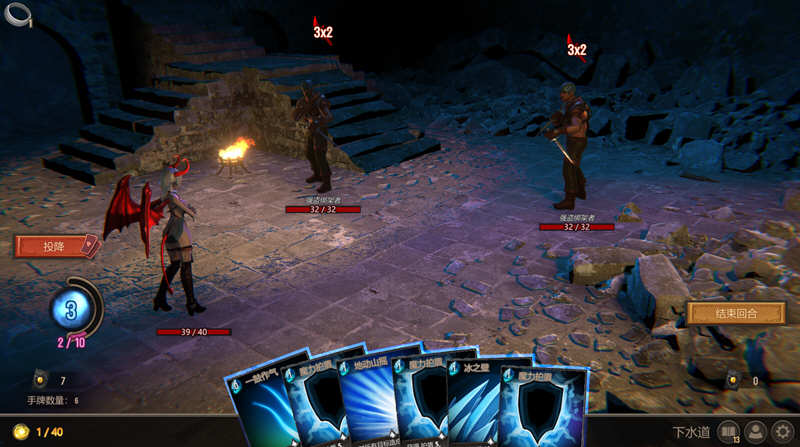The width and height of the screenshot is (800, 447).
Task: Open the character profile icon
Action: pos(756,432)
